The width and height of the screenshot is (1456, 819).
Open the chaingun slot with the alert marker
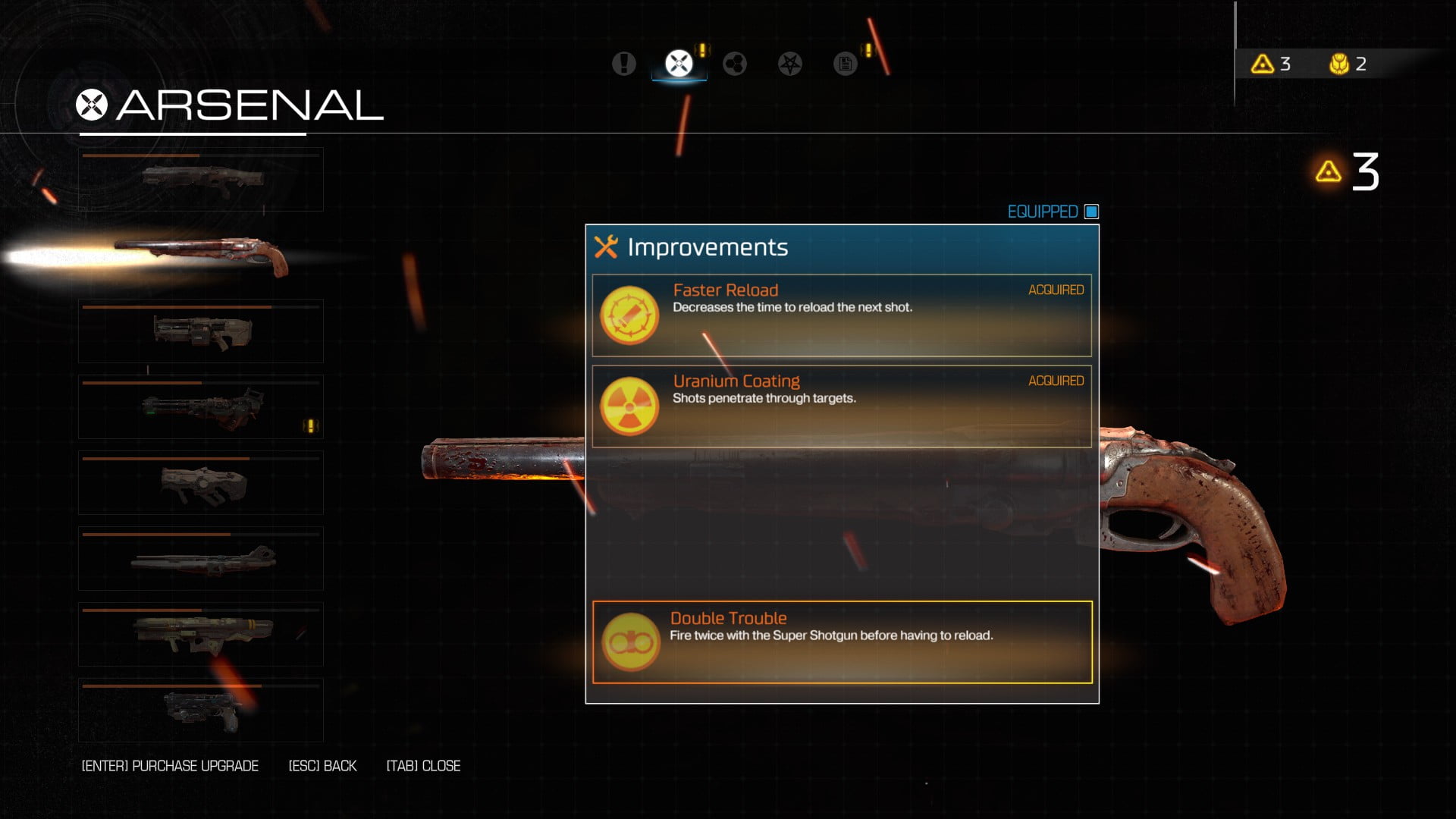[x=201, y=407]
